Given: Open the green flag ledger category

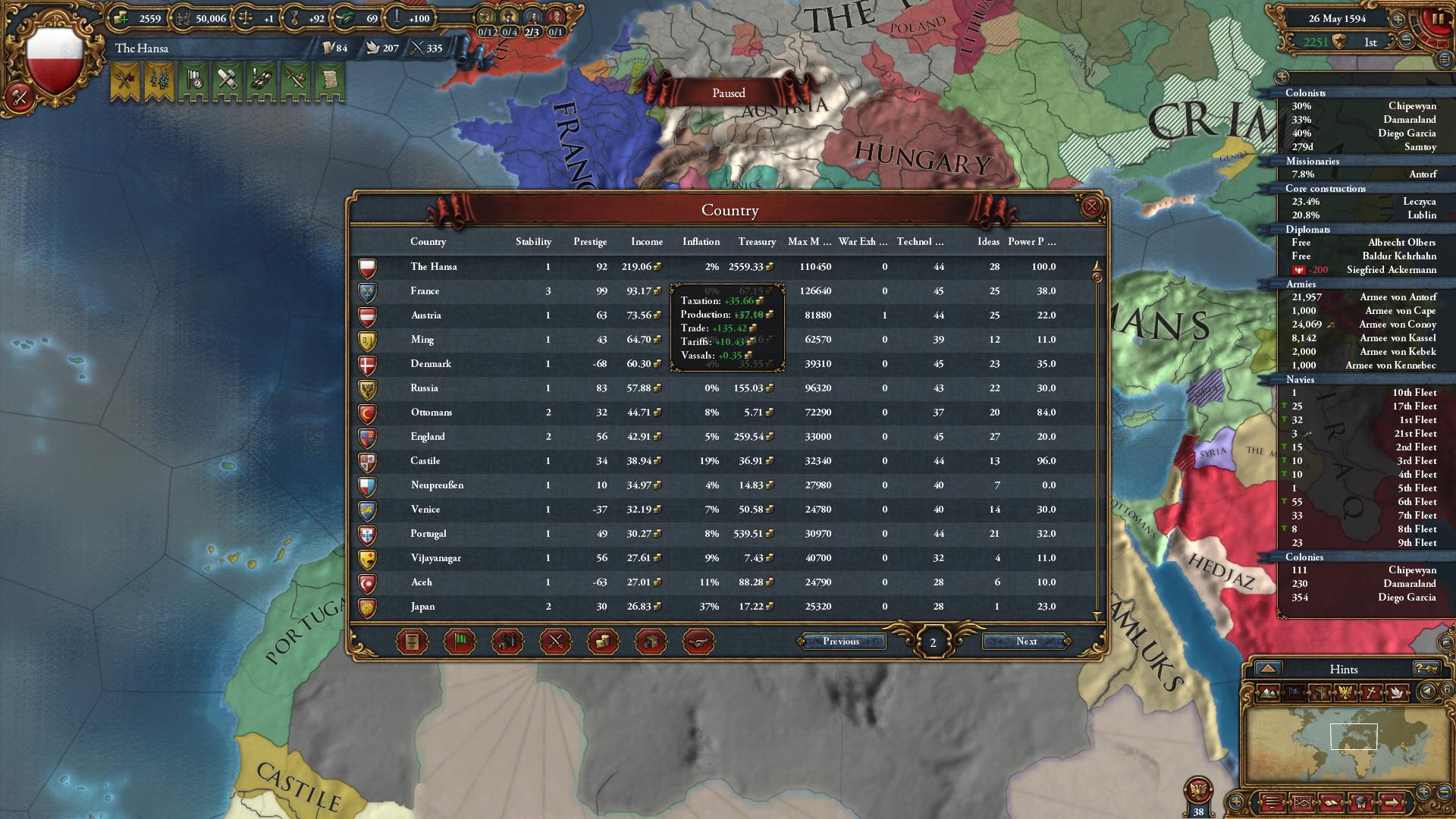Looking at the screenshot, I should point(460,642).
